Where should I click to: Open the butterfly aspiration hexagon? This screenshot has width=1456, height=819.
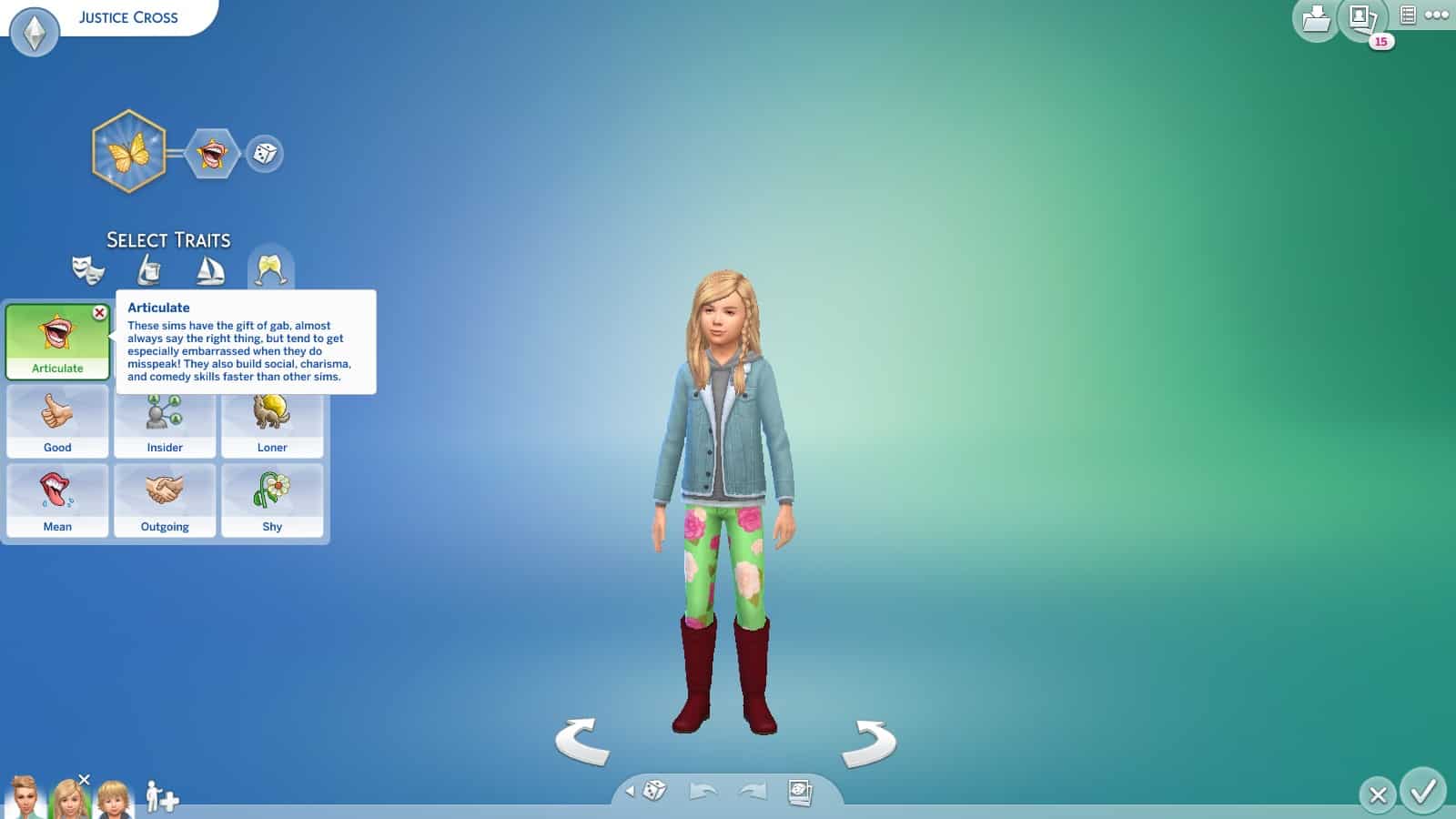(129, 152)
